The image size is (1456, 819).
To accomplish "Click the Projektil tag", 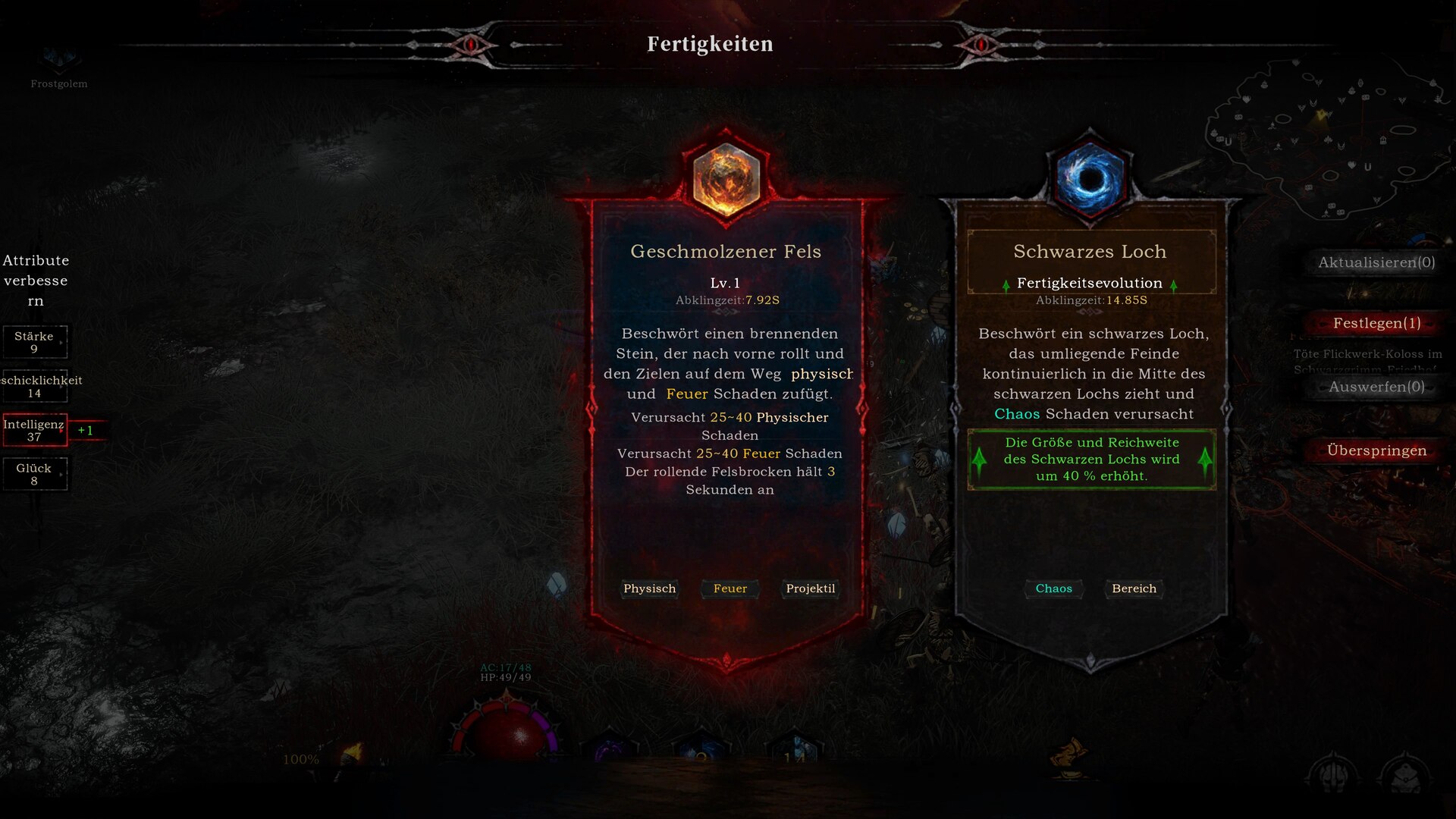I will (x=810, y=588).
